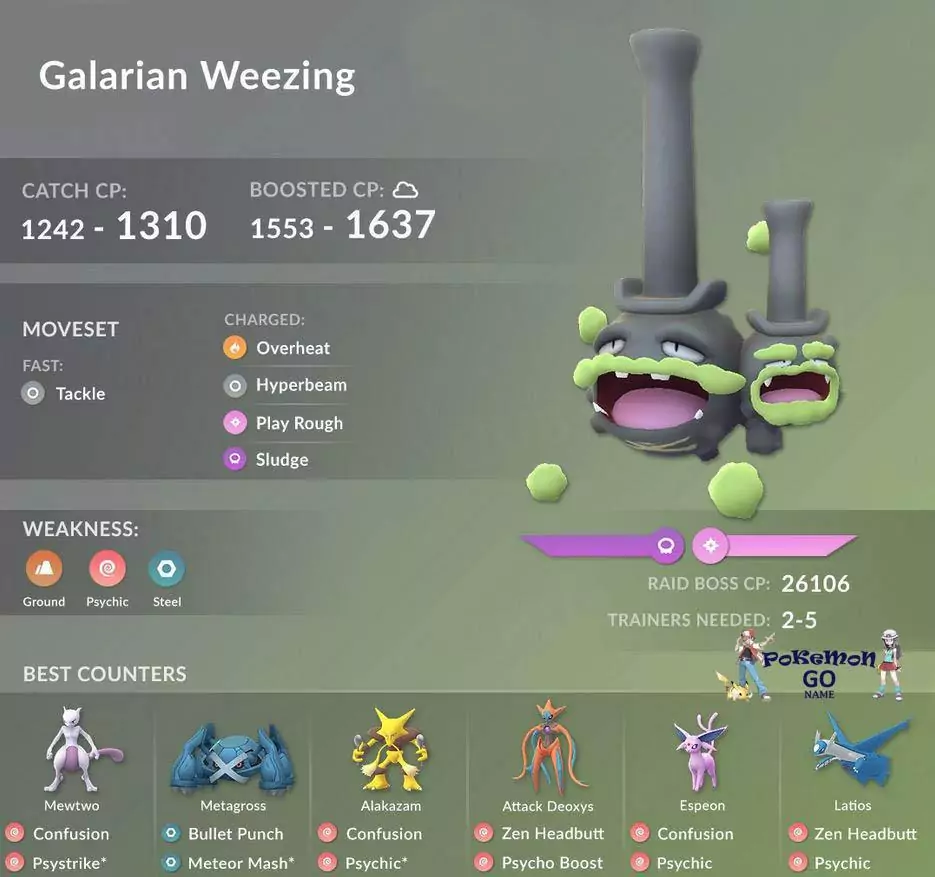
Task: Open the Alakazam counter thumbnail
Action: click(390, 750)
